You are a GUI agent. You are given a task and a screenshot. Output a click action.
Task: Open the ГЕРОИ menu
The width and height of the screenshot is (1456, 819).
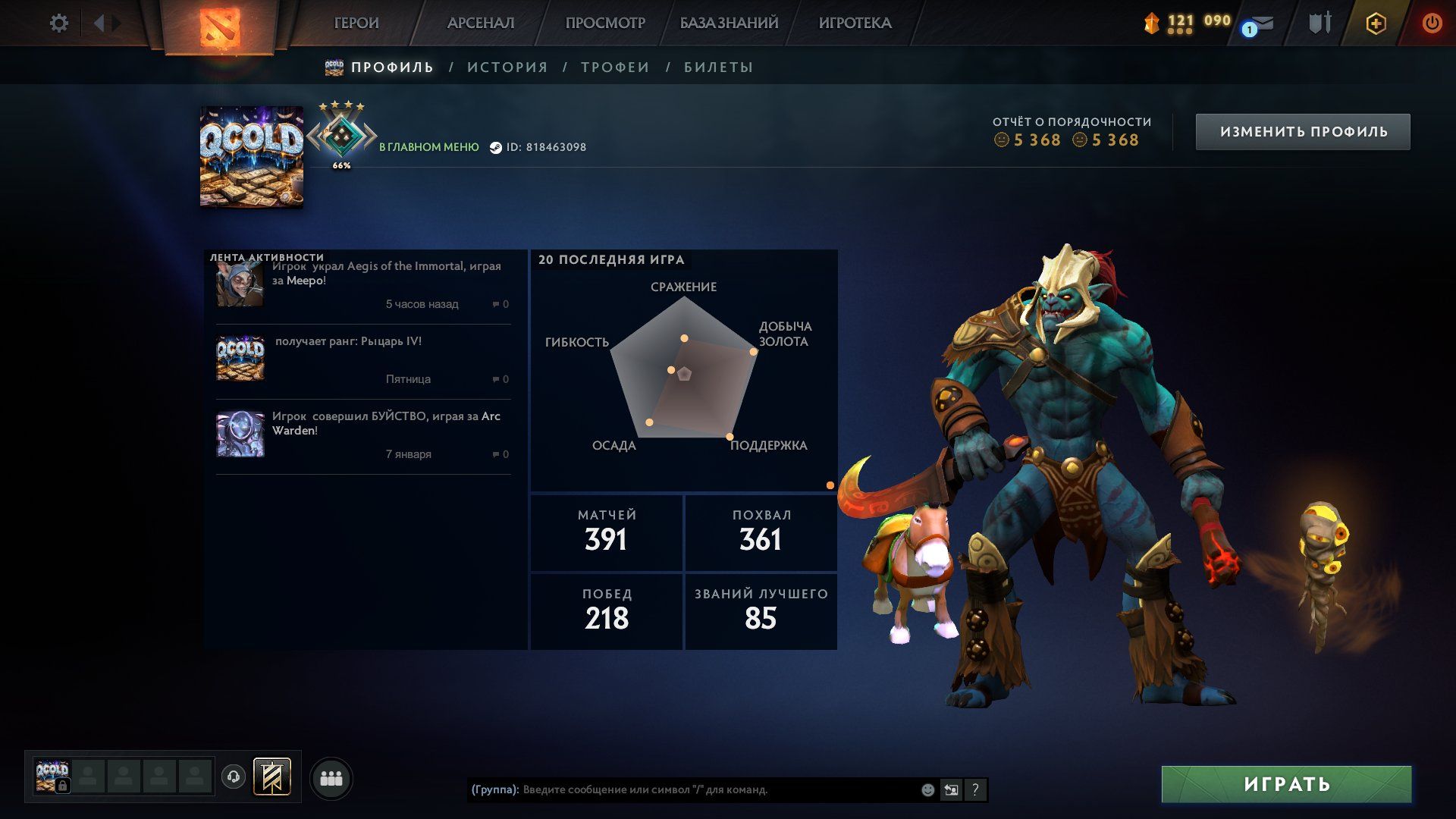coord(356,24)
